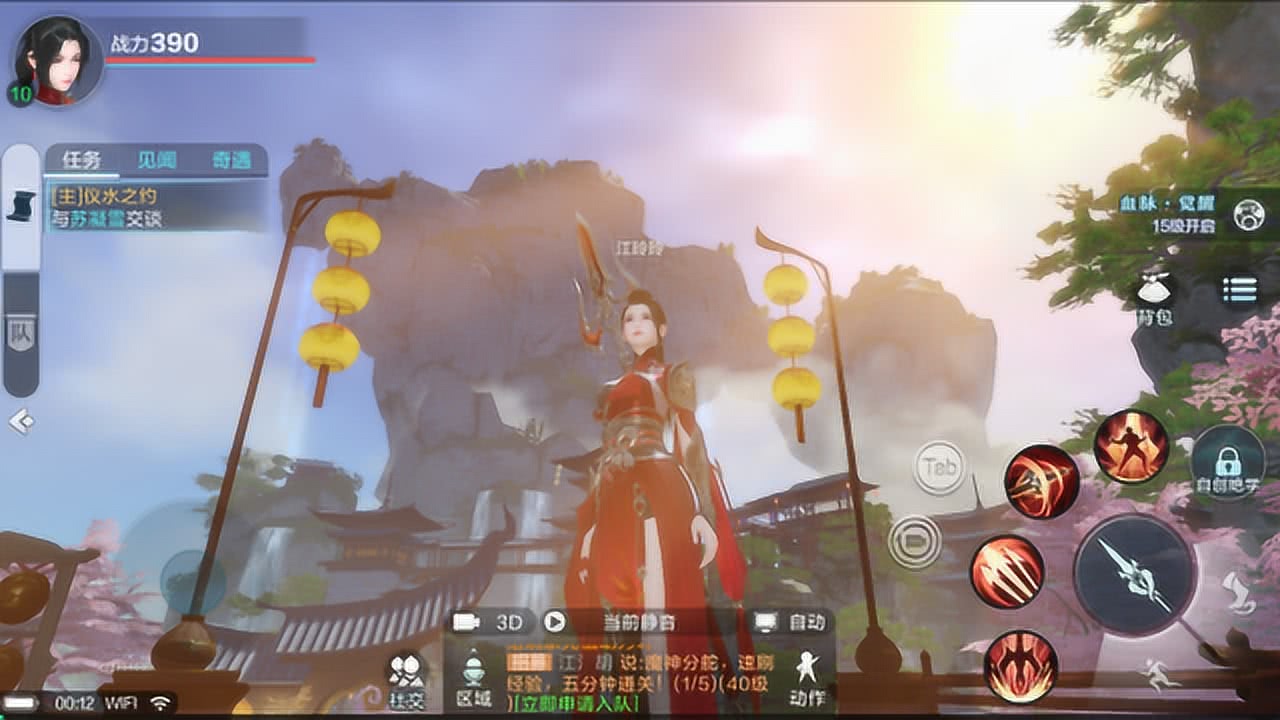Activate the fiery warrior stance skill
The width and height of the screenshot is (1280, 720).
(1131, 447)
